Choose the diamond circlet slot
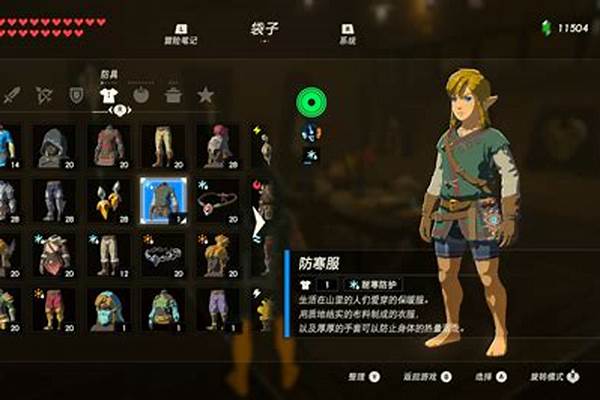This screenshot has height=400, width=600. [x=161, y=254]
